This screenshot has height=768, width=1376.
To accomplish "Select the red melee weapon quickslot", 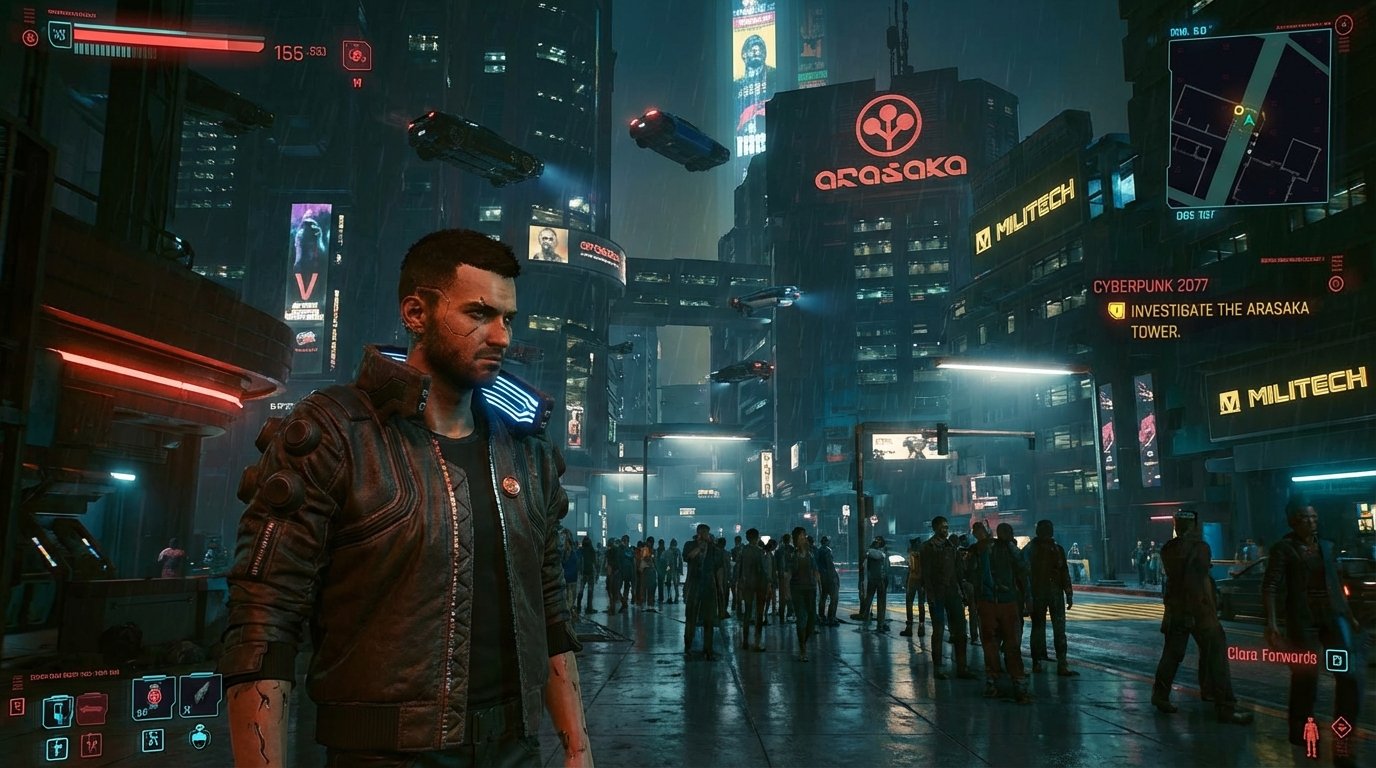I will pyautogui.click(x=92, y=708).
